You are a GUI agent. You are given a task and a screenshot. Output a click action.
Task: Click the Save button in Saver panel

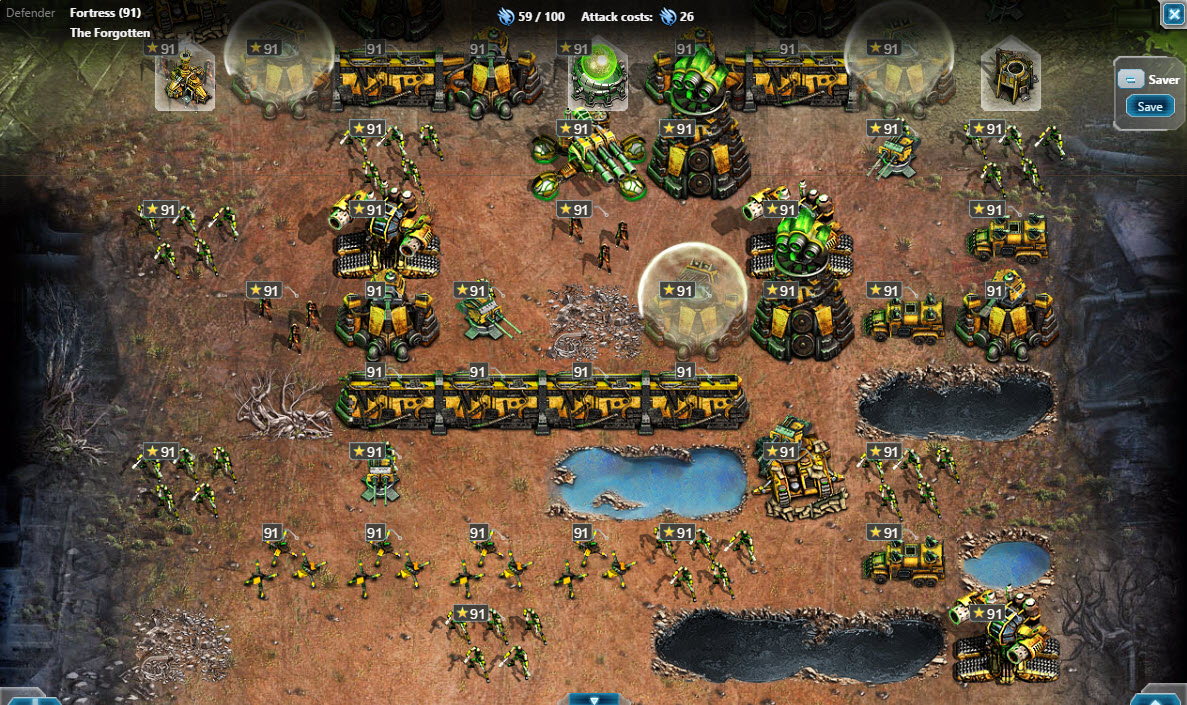(1150, 106)
